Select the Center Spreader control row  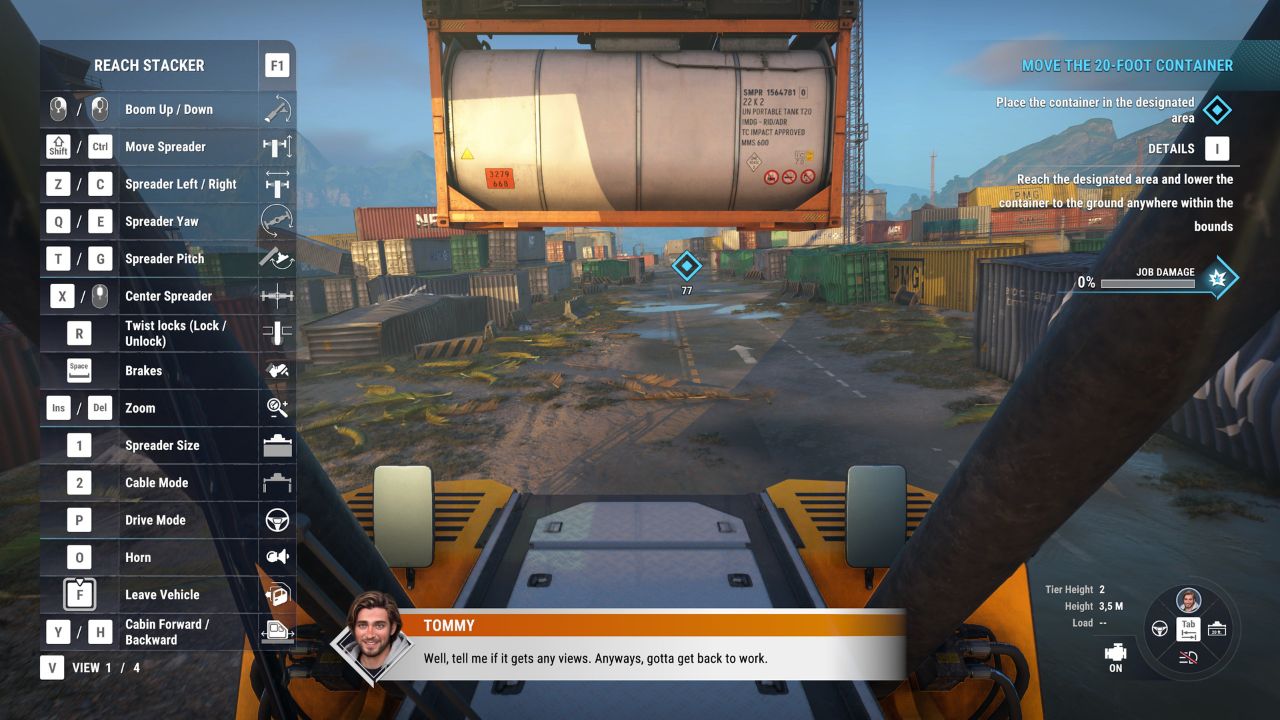click(x=168, y=296)
